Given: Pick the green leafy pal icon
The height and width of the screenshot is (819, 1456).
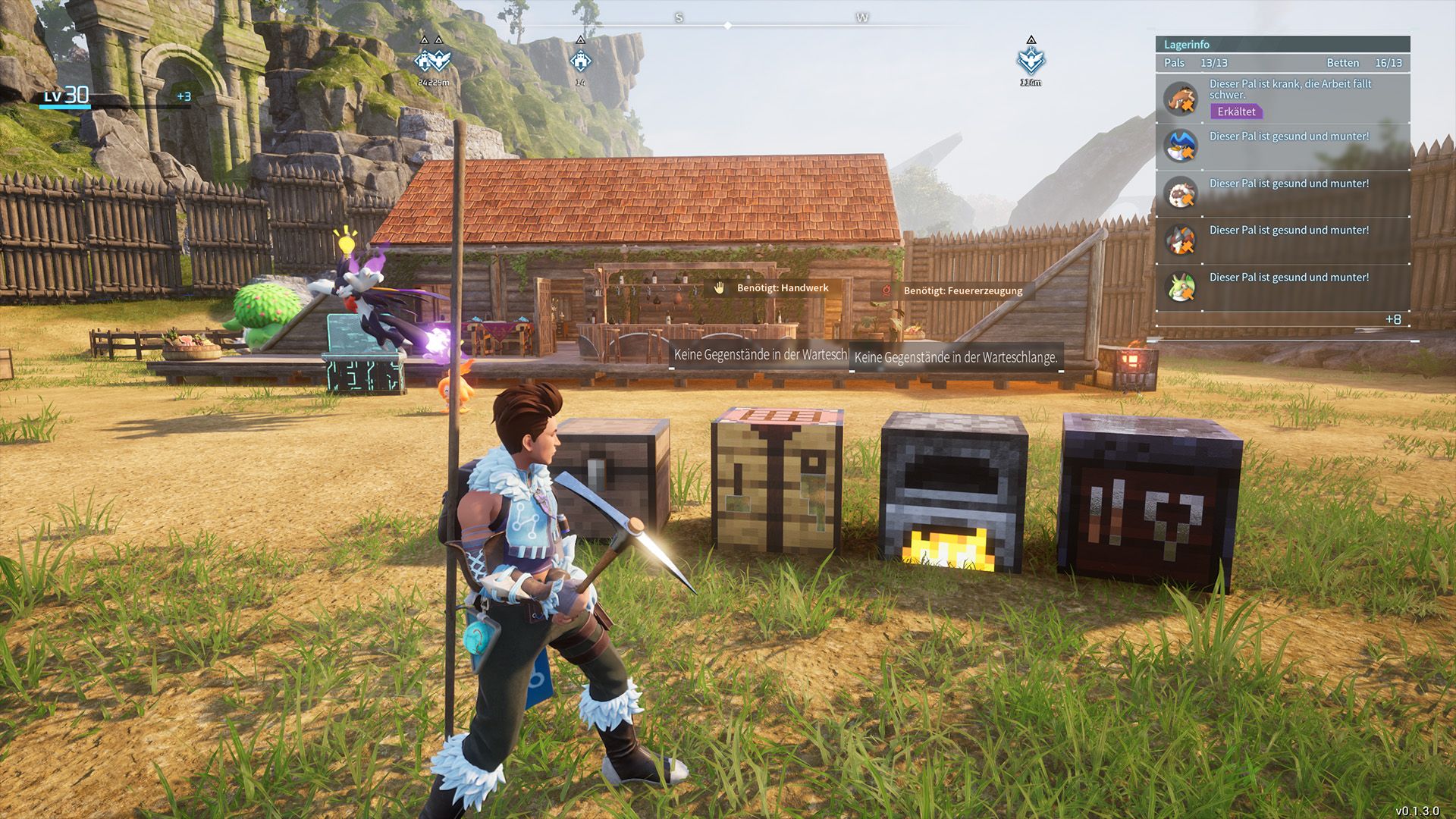Looking at the screenshot, I should (x=1181, y=287).
